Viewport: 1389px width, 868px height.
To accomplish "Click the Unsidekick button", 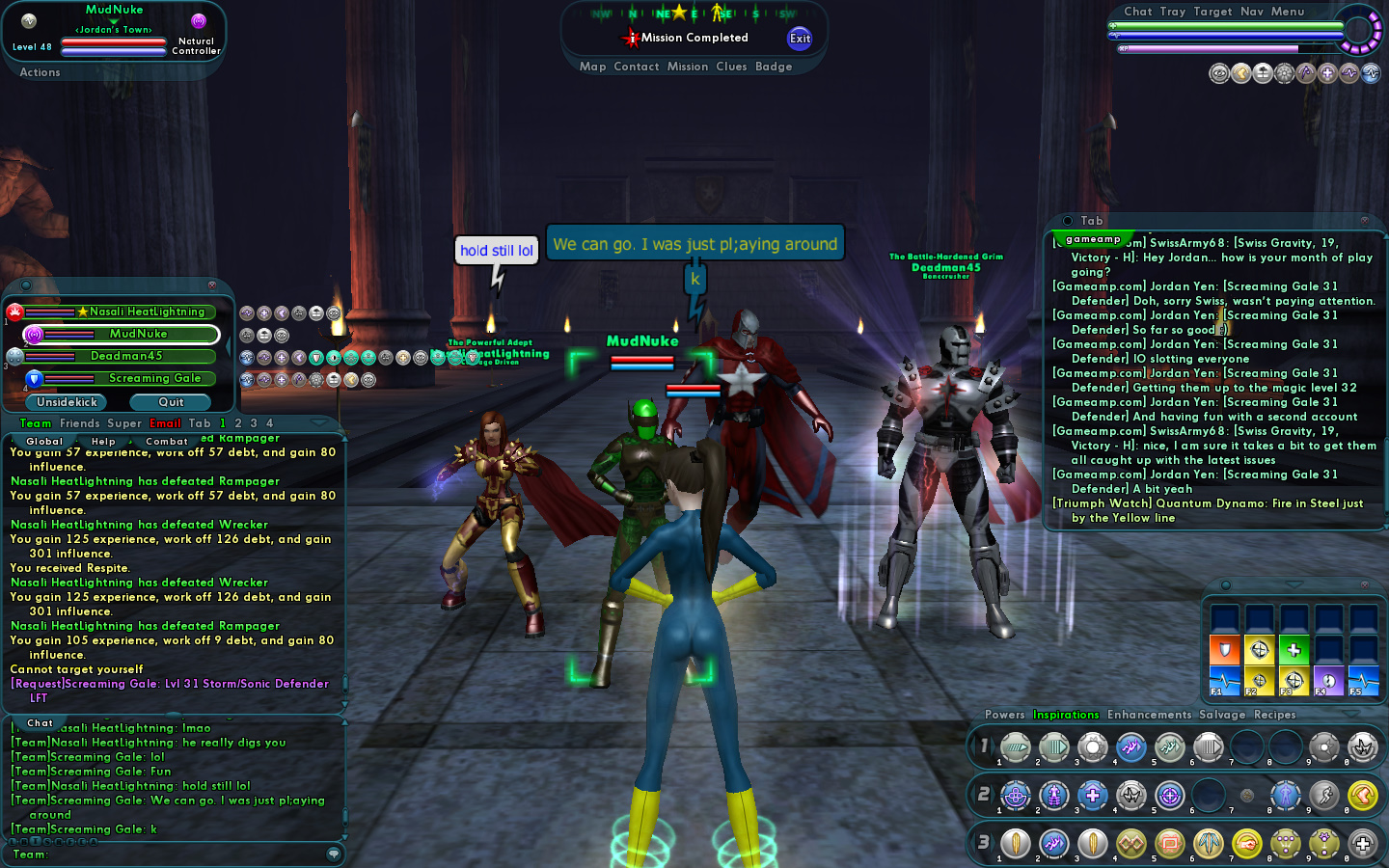I will pos(67,402).
